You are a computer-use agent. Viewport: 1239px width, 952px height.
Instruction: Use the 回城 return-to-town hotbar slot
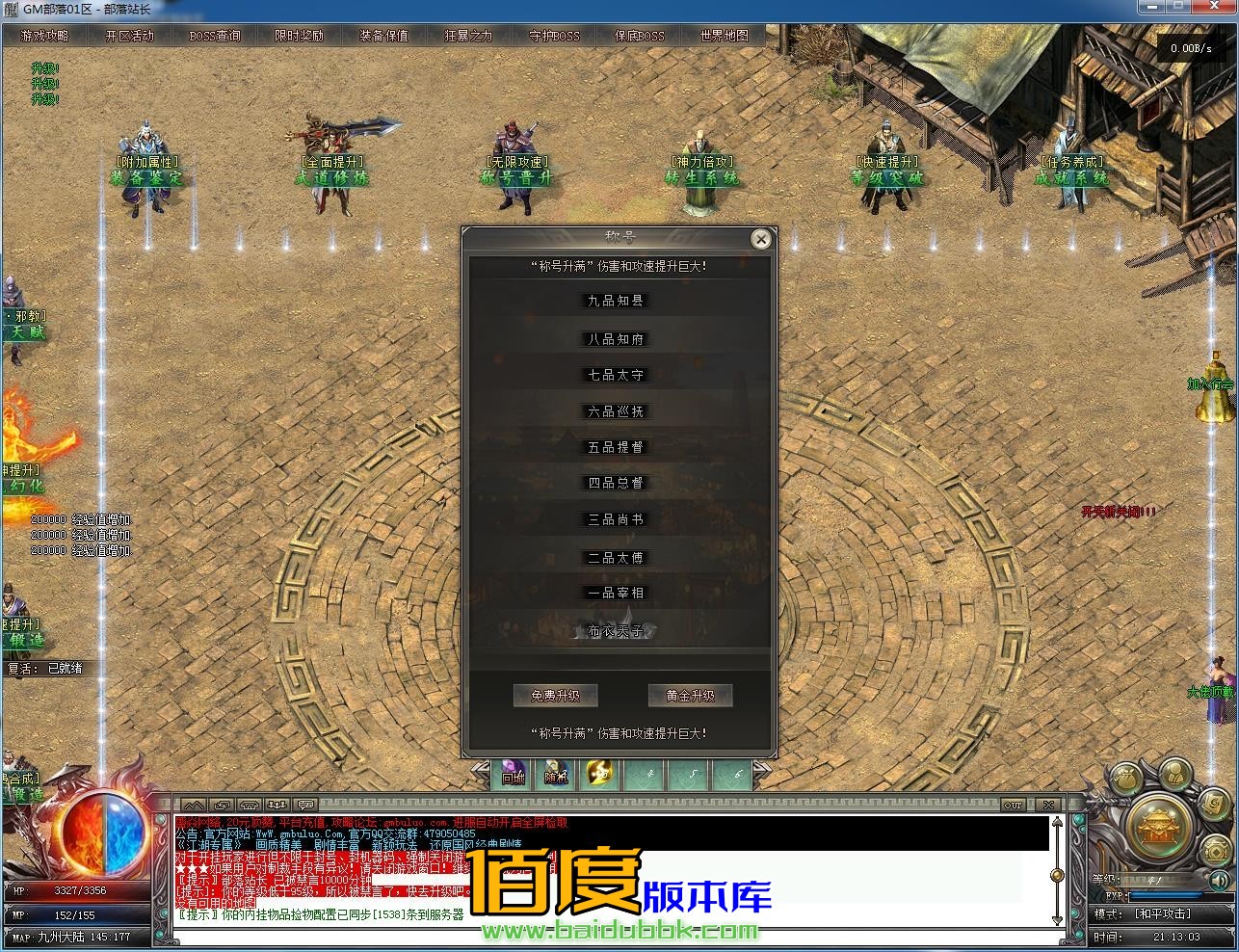coord(513,775)
